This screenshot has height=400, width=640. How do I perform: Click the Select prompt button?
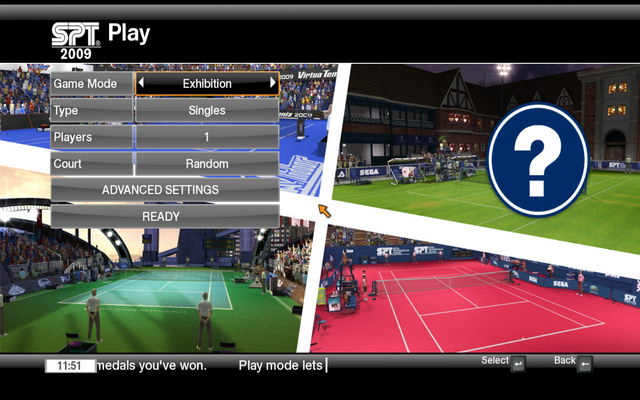tap(518, 364)
